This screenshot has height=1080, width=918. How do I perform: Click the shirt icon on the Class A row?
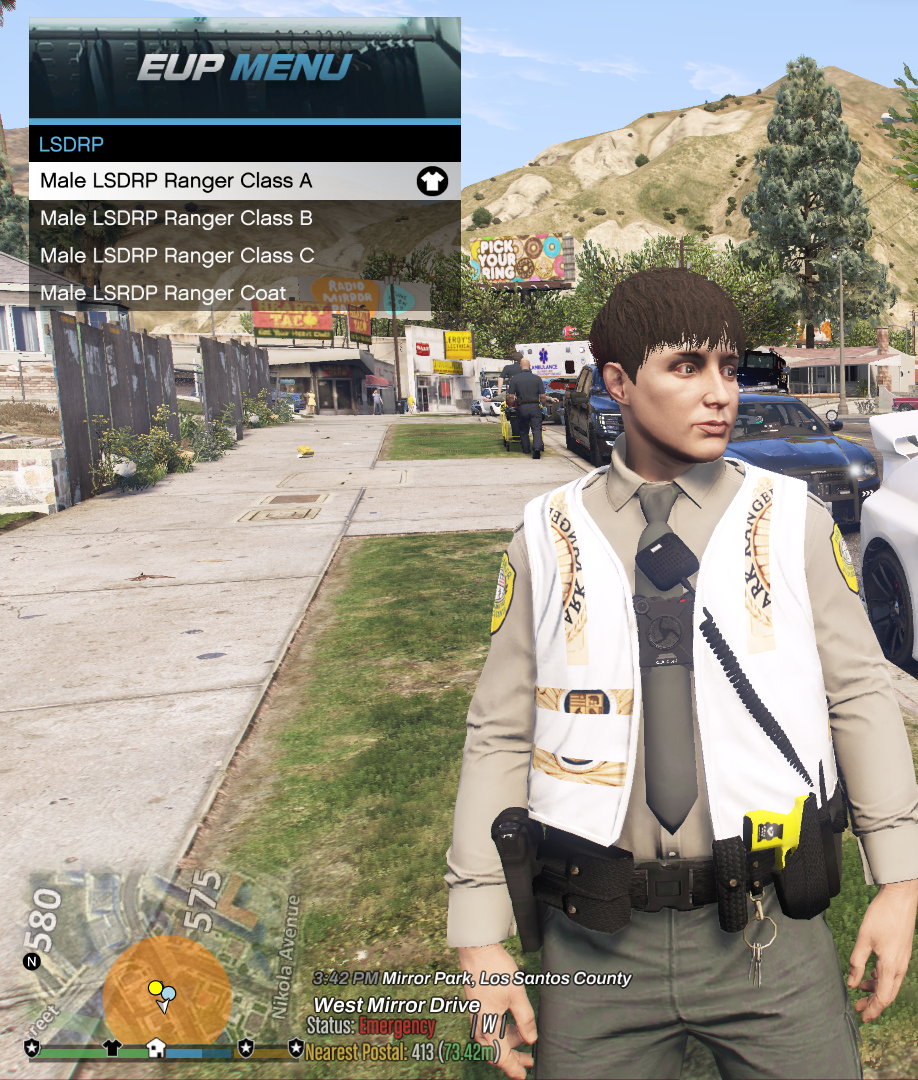[x=432, y=181]
